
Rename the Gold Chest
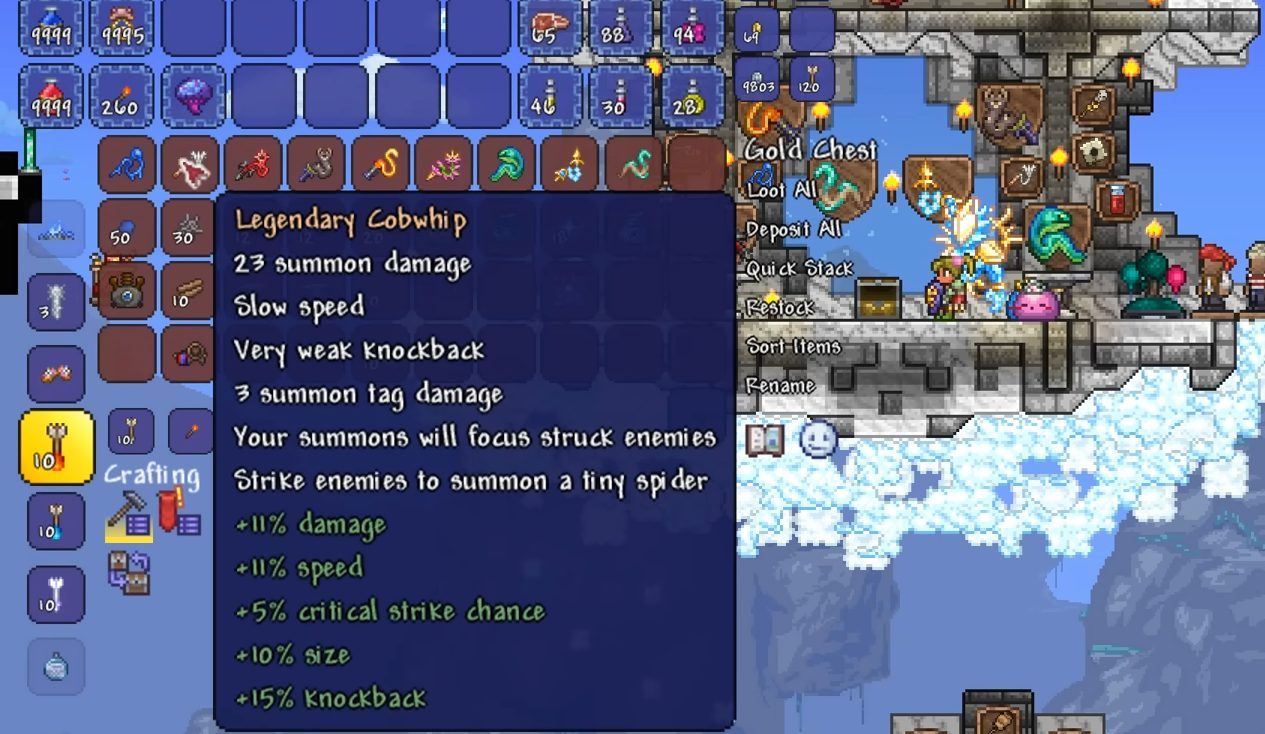[780, 386]
